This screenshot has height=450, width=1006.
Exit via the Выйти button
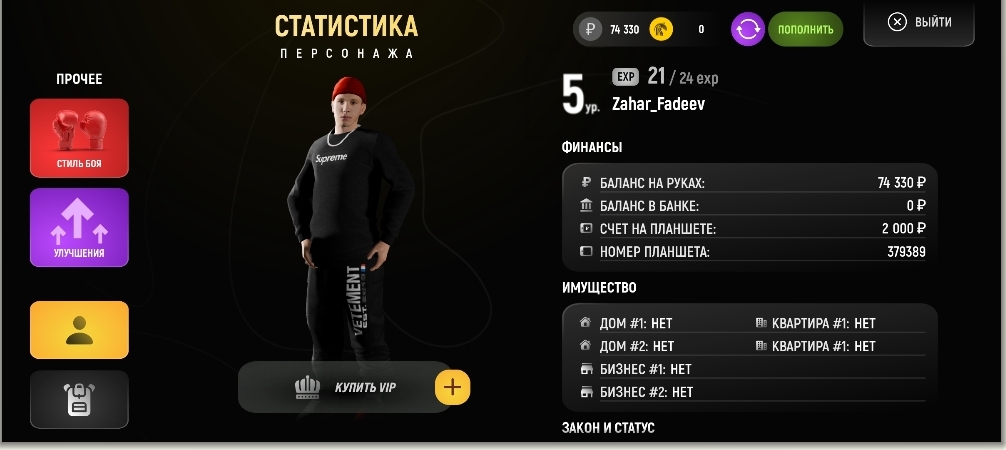pos(919,22)
